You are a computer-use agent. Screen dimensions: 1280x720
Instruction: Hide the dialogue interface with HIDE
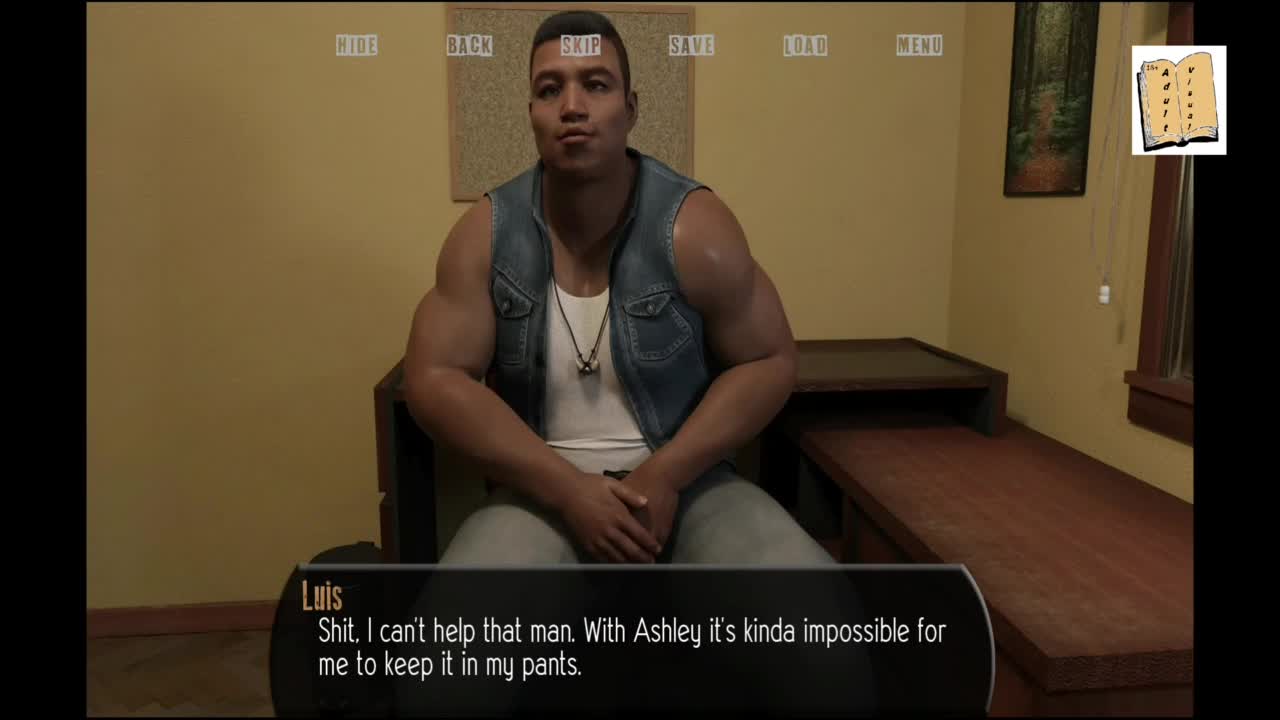356,45
